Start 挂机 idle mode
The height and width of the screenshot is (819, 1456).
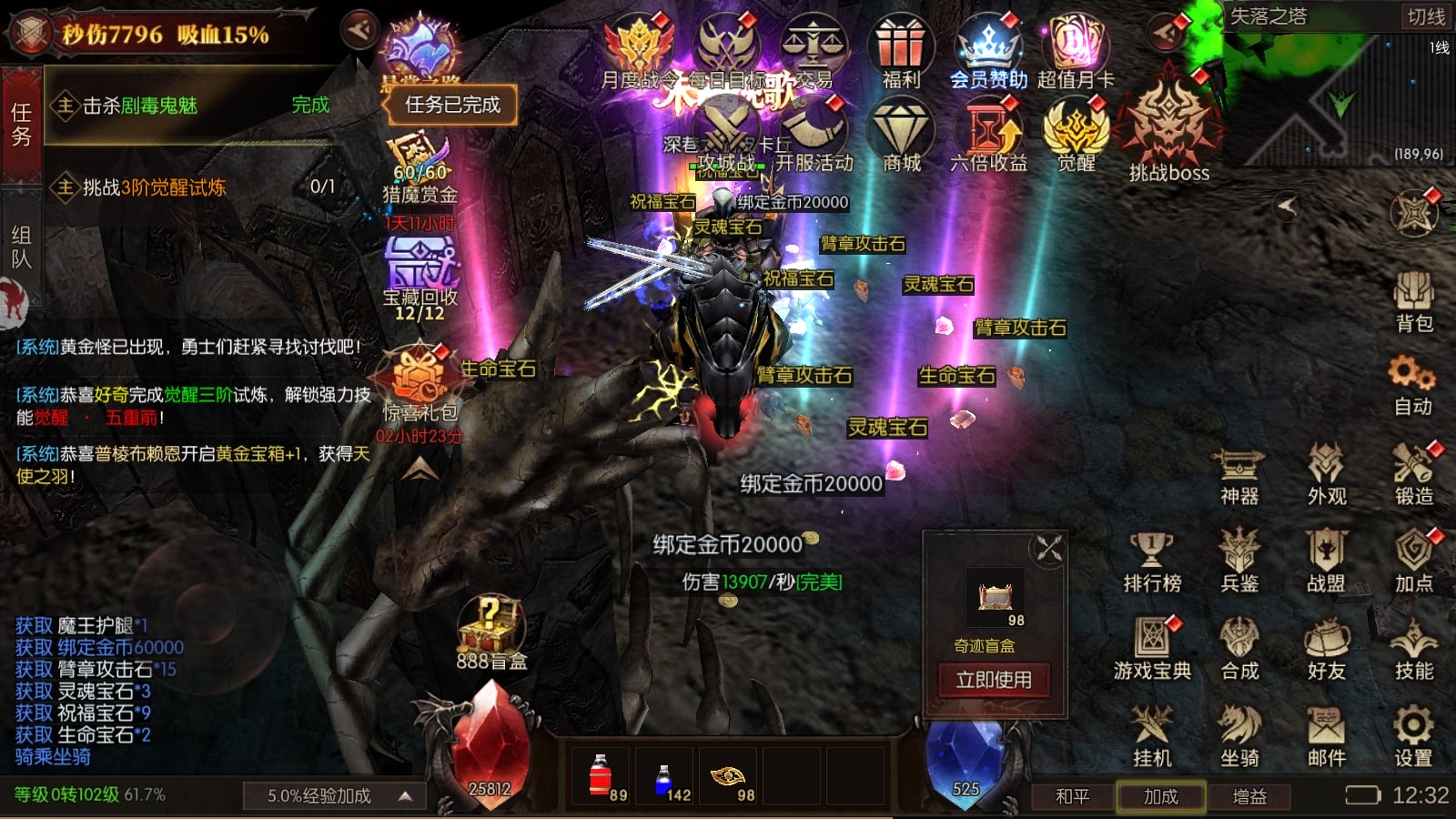pyautogui.click(x=1152, y=736)
